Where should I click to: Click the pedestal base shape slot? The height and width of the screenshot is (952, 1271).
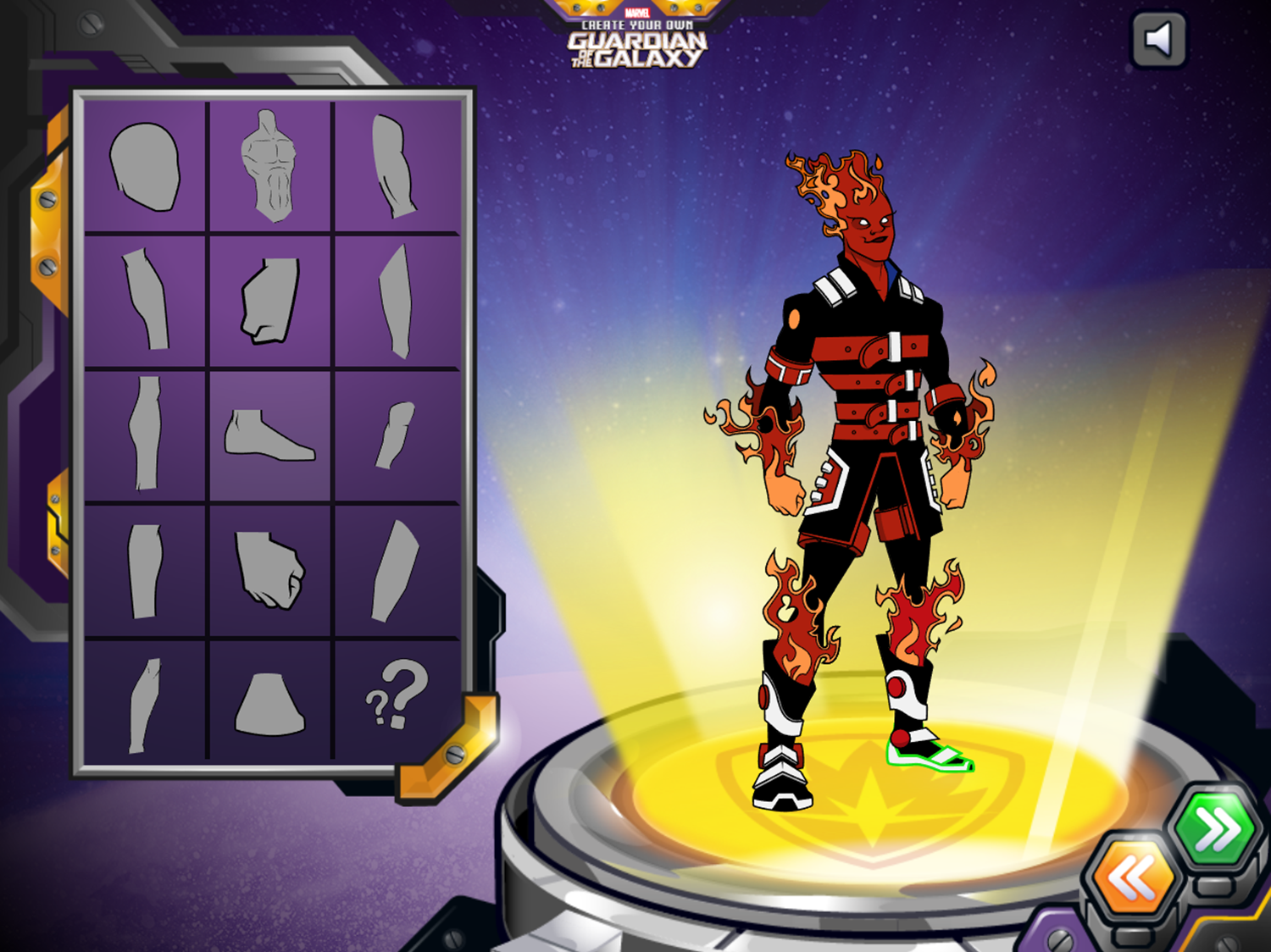[x=269, y=703]
